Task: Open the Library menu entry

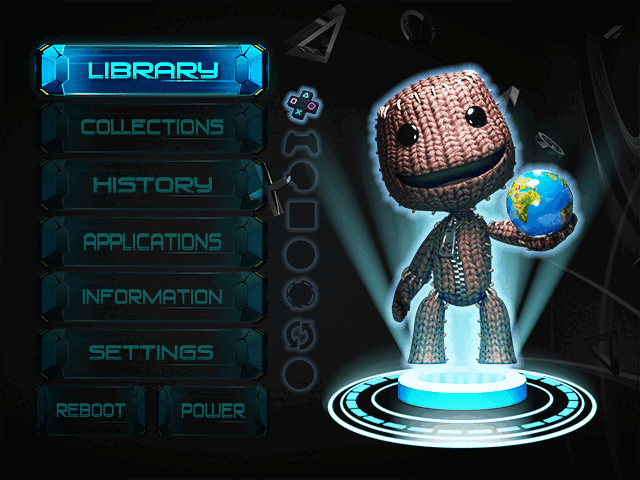Action: 152,70
